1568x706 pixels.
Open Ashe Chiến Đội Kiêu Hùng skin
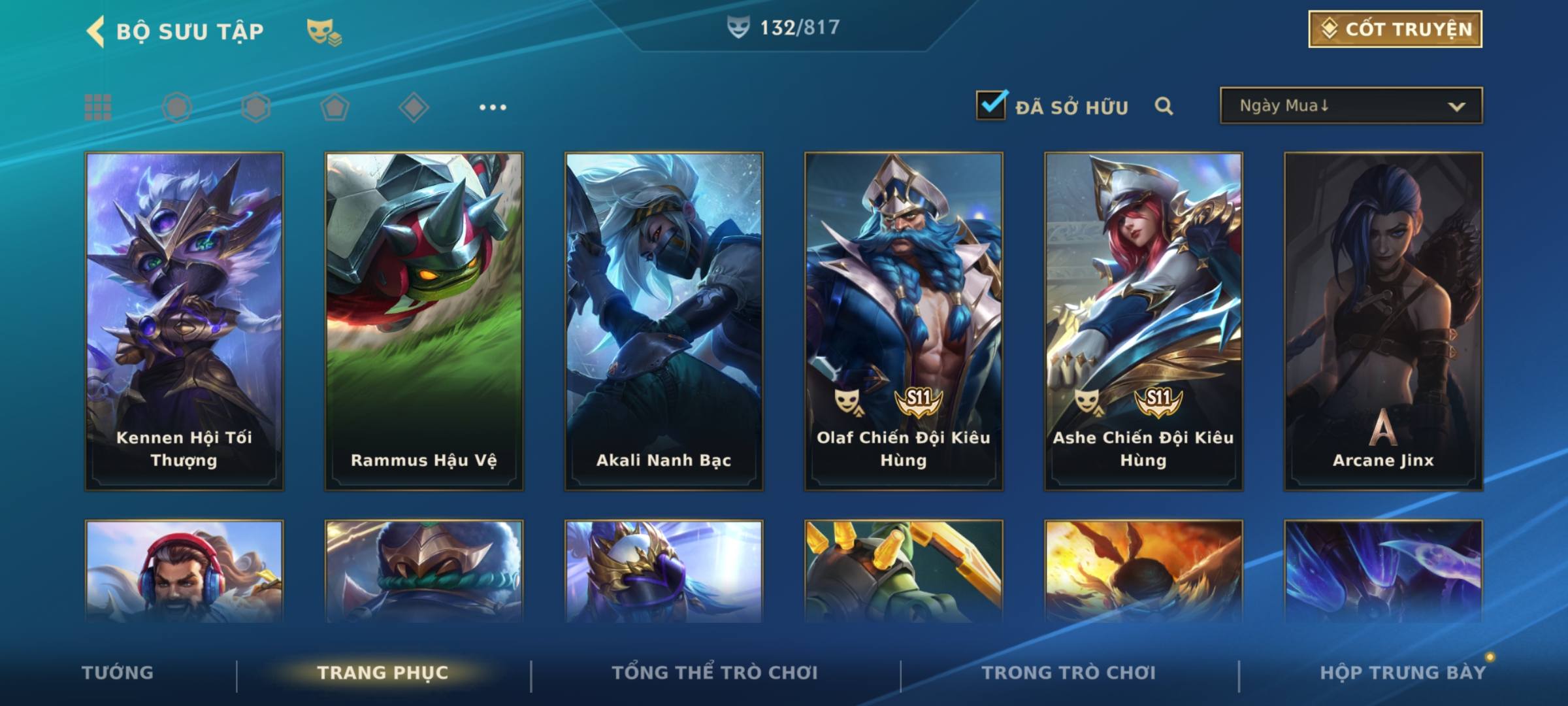pos(1143,321)
